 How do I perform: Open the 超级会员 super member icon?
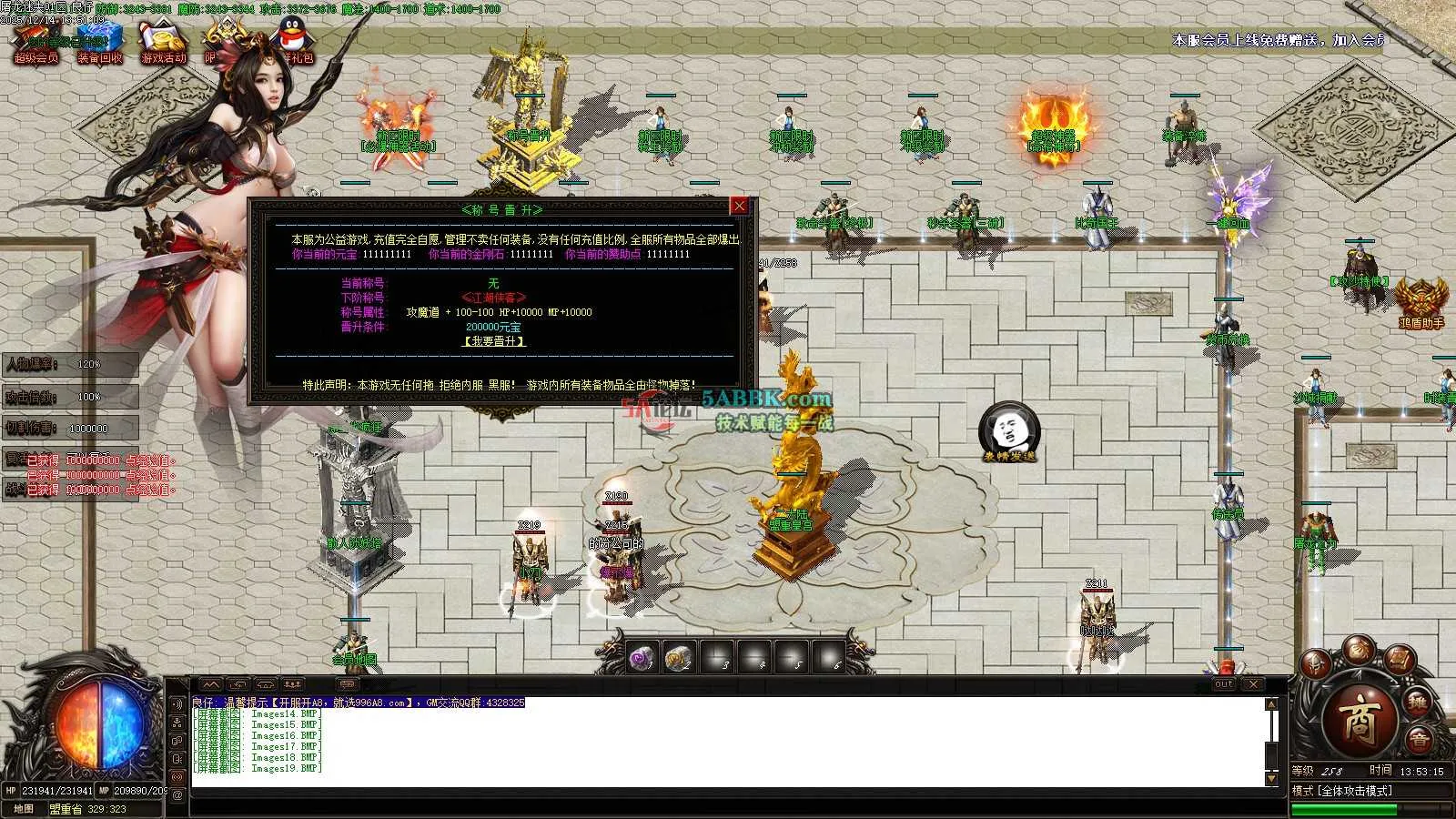(35, 45)
